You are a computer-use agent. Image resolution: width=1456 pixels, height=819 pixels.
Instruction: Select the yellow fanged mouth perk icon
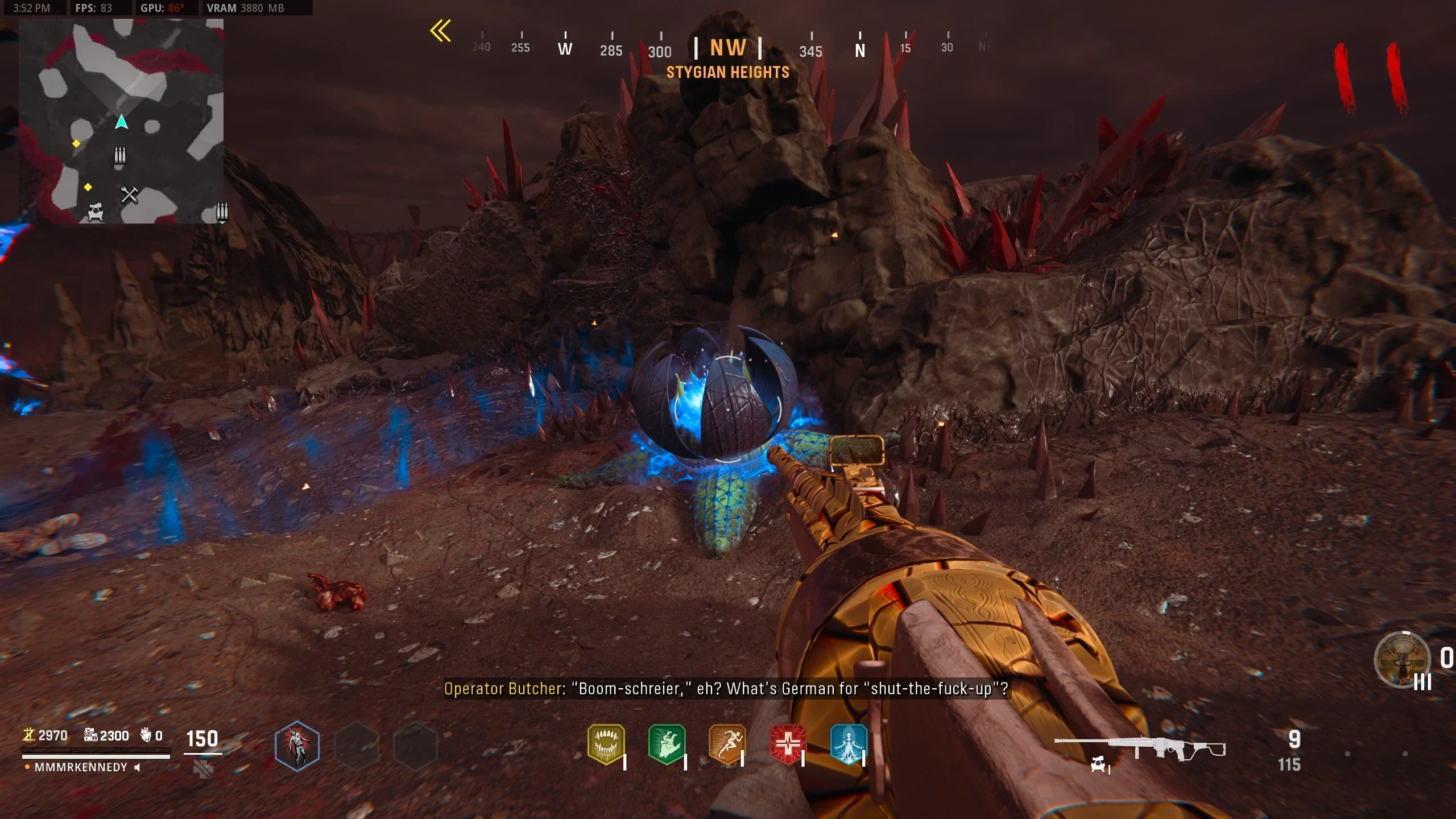point(606,744)
